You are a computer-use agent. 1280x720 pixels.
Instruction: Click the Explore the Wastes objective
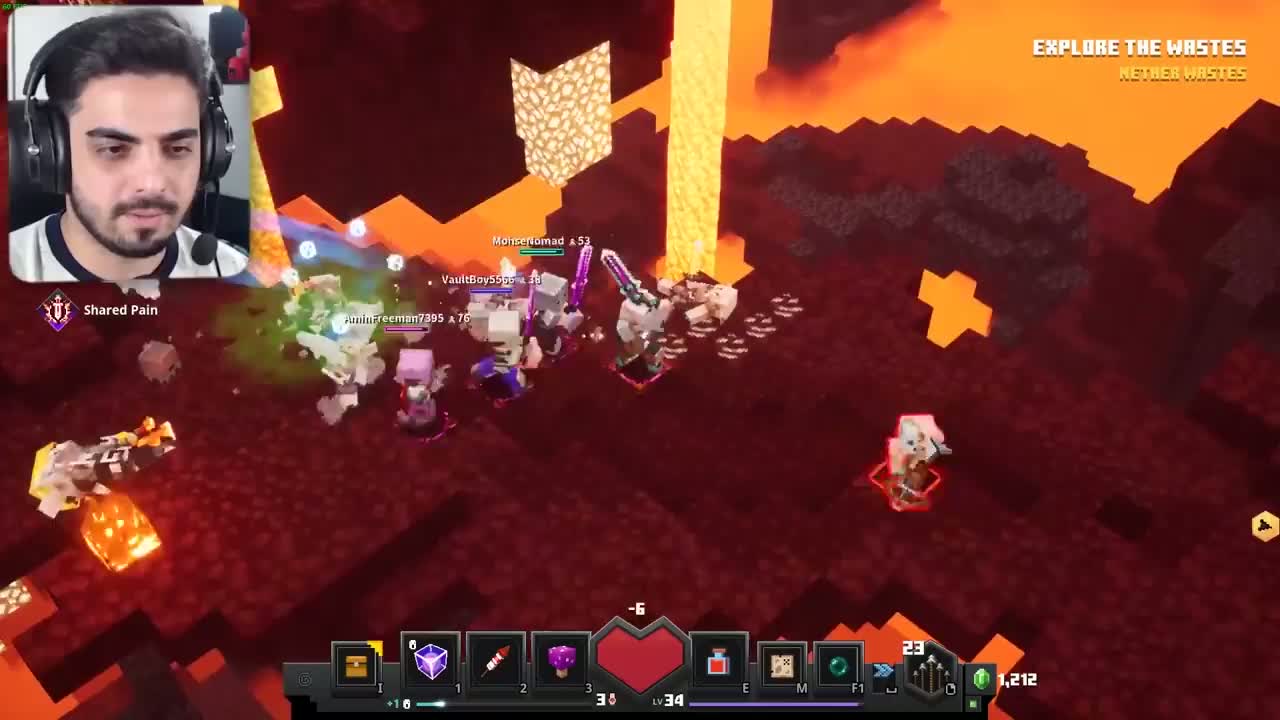(1138, 48)
